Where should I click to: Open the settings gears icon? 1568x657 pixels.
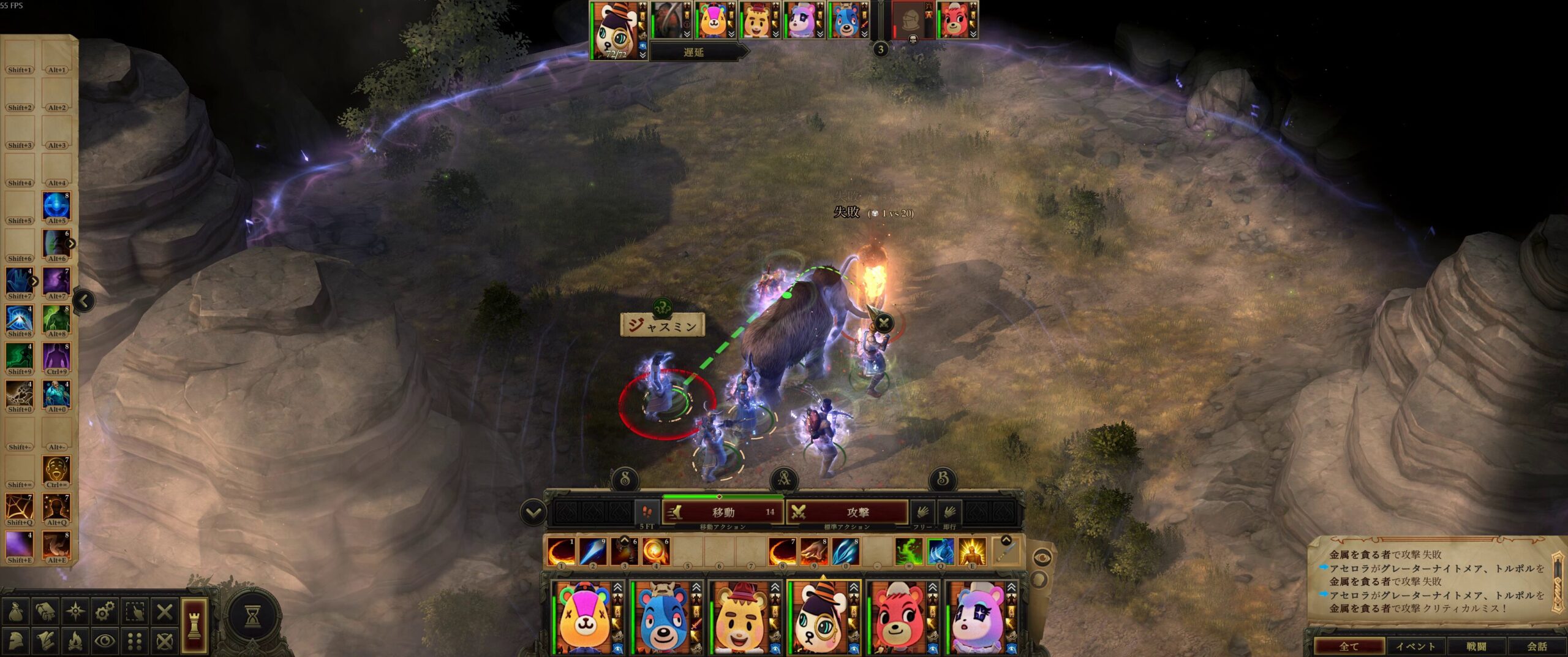pyautogui.click(x=105, y=612)
